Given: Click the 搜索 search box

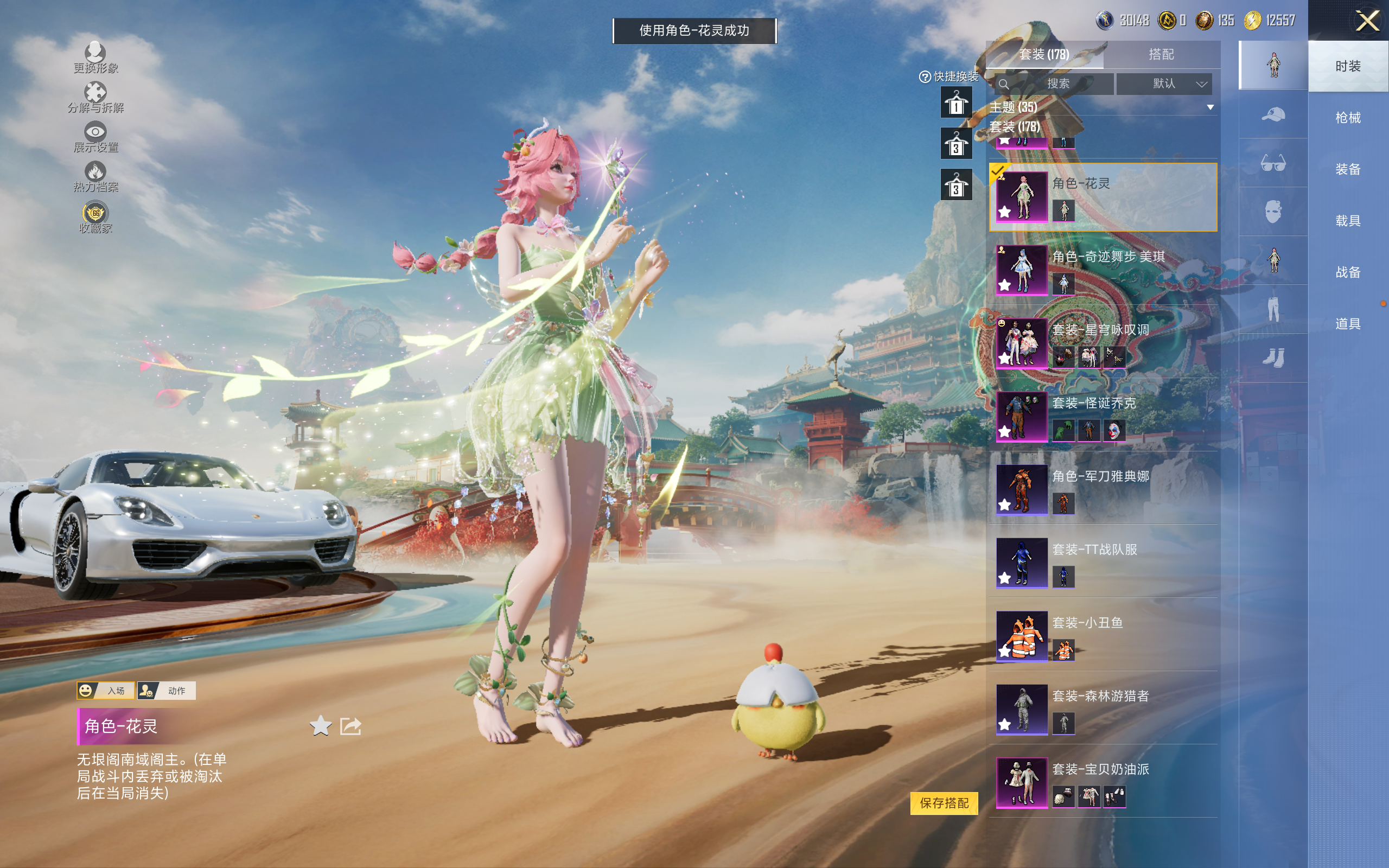Looking at the screenshot, I should (x=1055, y=84).
